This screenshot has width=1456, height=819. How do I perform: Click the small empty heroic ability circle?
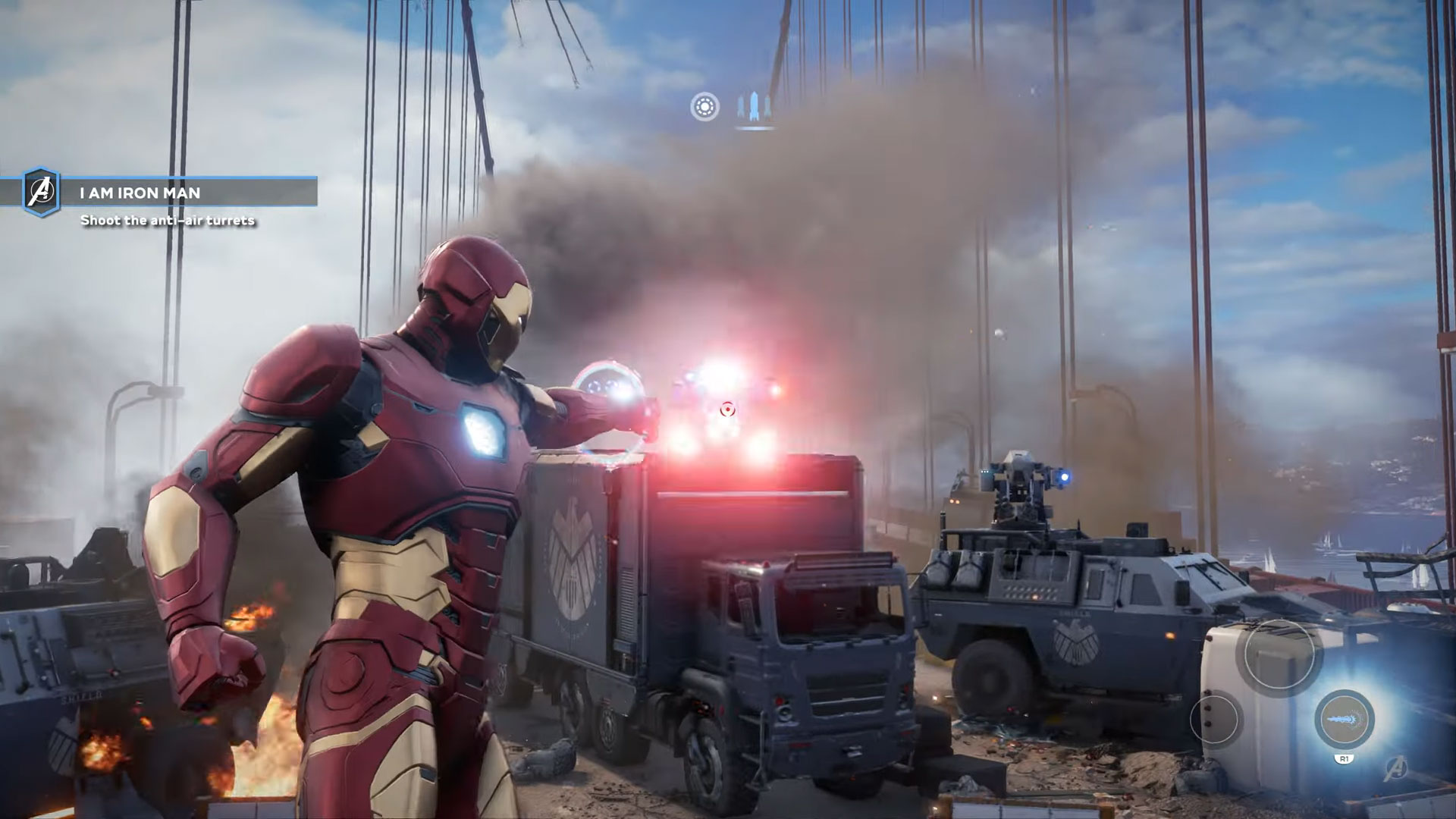point(1216,719)
